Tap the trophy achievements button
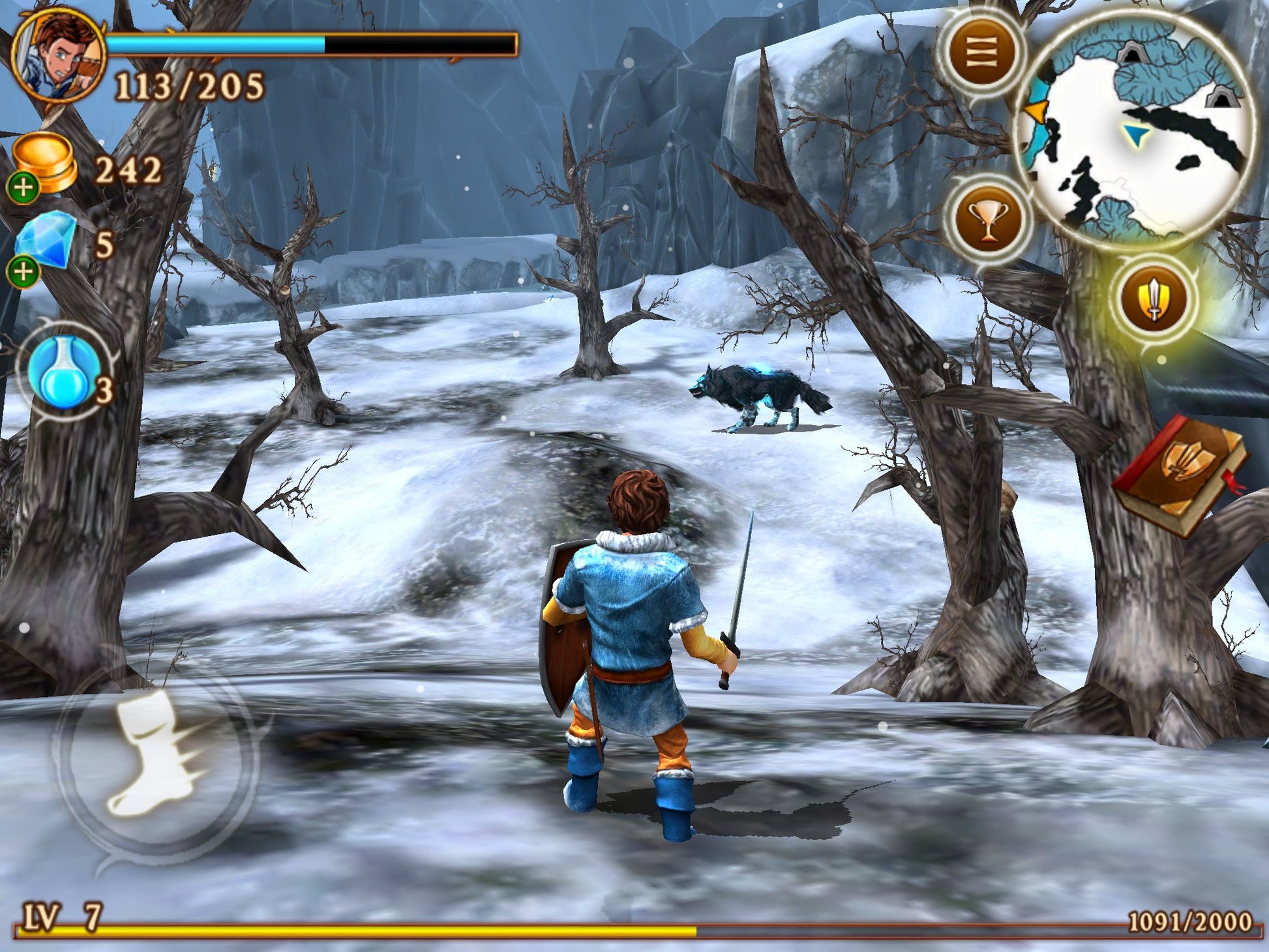This screenshot has width=1269, height=952. pyautogui.click(x=987, y=220)
